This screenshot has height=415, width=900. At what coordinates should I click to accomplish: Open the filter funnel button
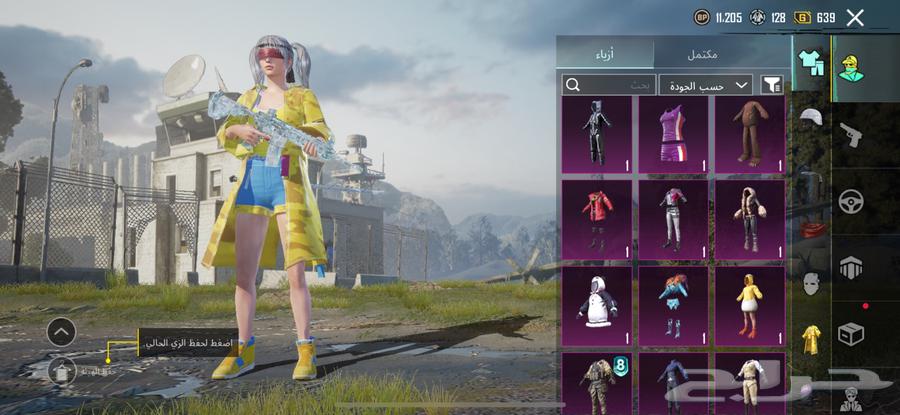(x=772, y=85)
